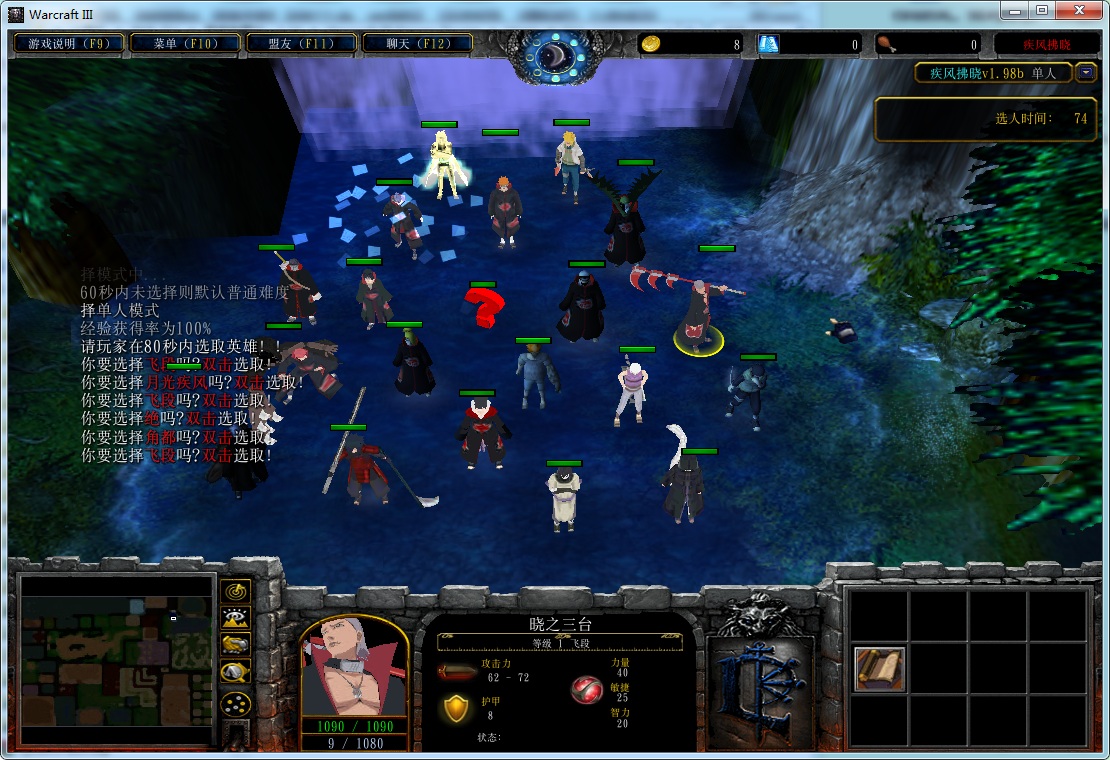
Task: Open the 菜单 (F10) main menu
Action: coord(186,43)
